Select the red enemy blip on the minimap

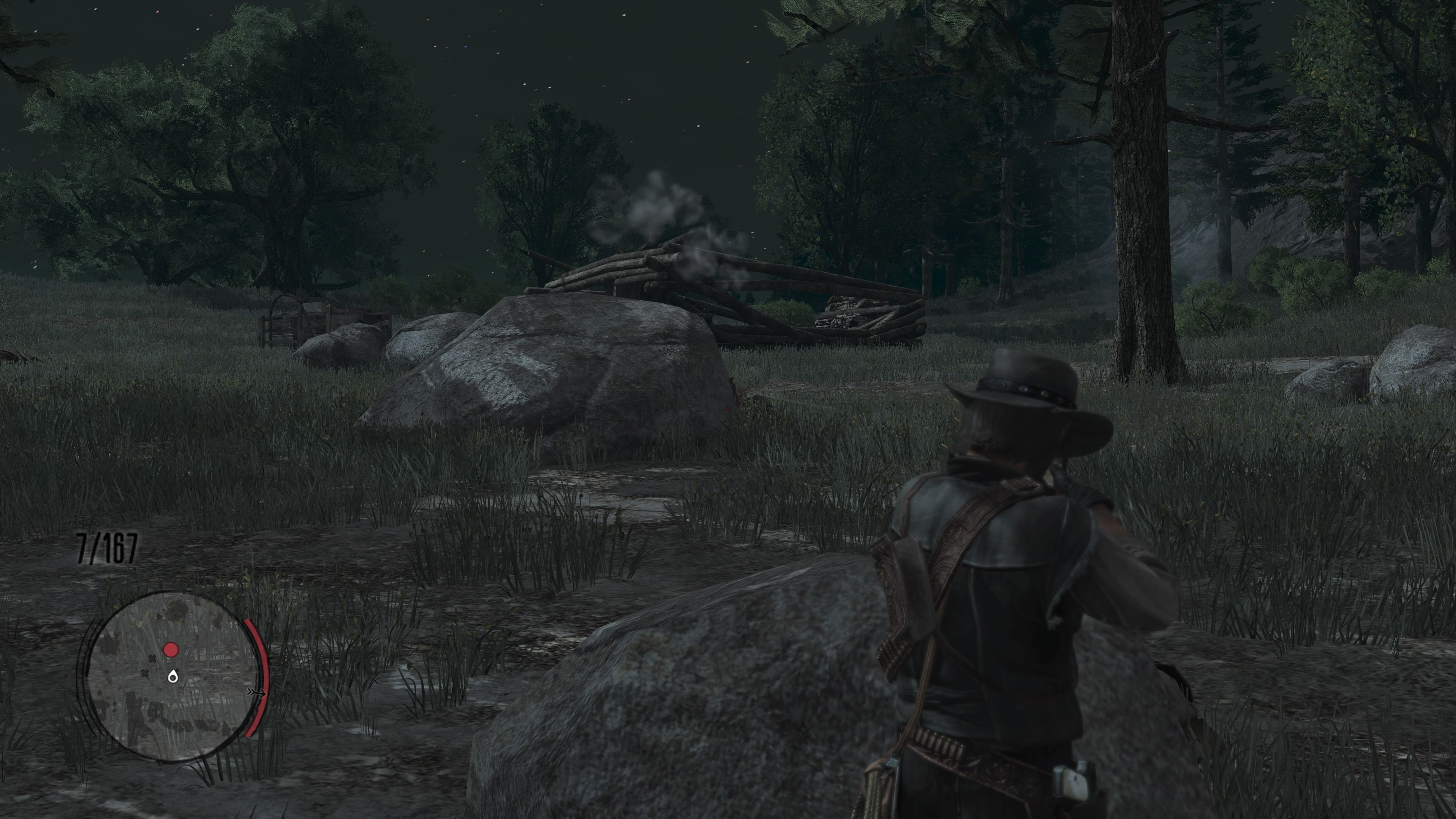pos(171,650)
